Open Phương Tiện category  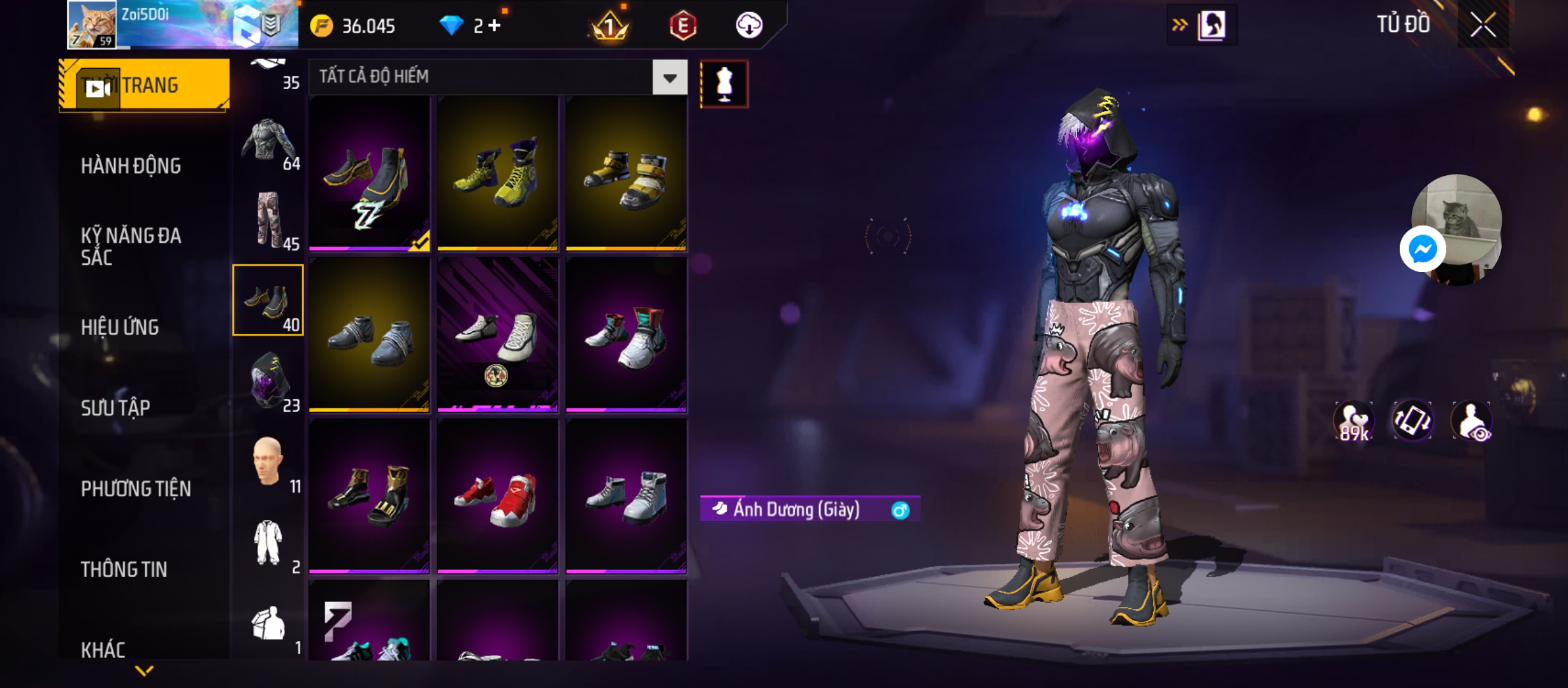click(136, 489)
